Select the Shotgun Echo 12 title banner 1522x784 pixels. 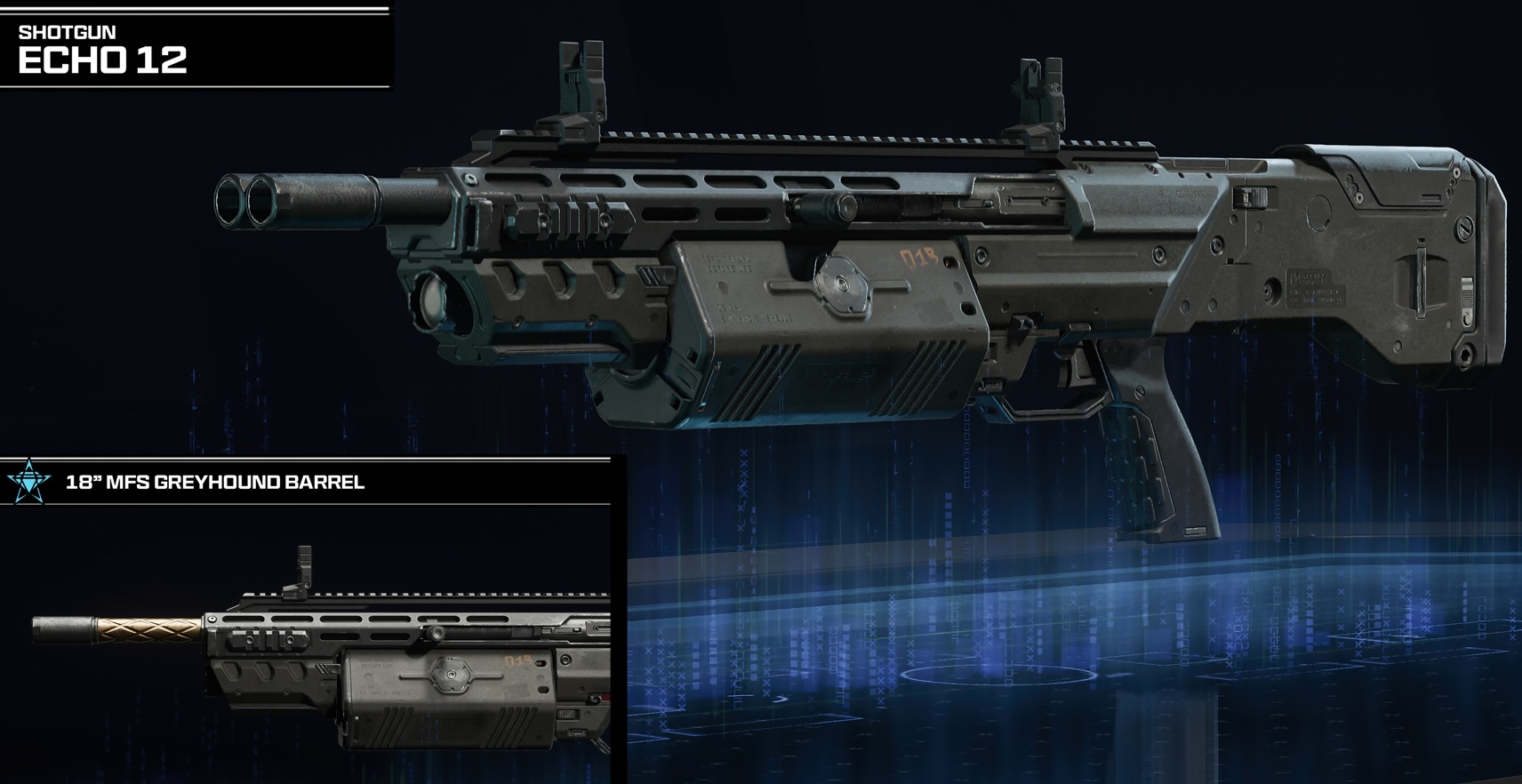103,51
